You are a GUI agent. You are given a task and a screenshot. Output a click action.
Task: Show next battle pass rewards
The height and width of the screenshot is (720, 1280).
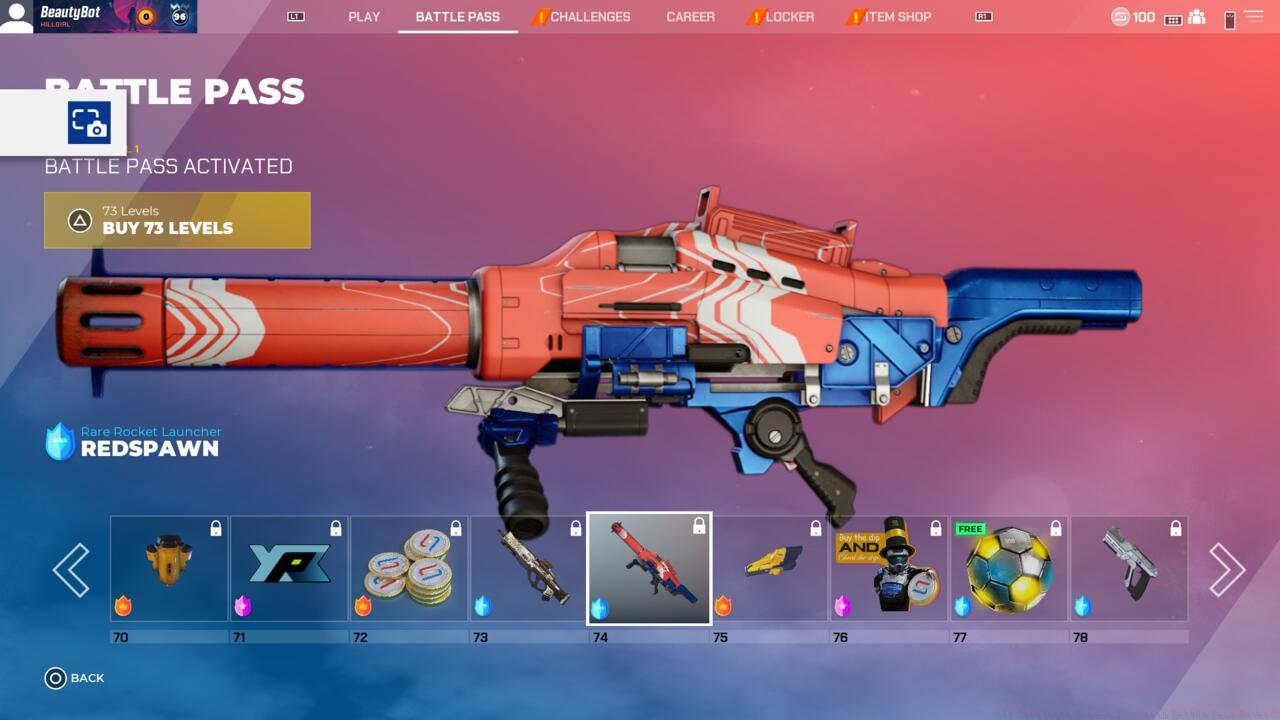click(x=1226, y=570)
